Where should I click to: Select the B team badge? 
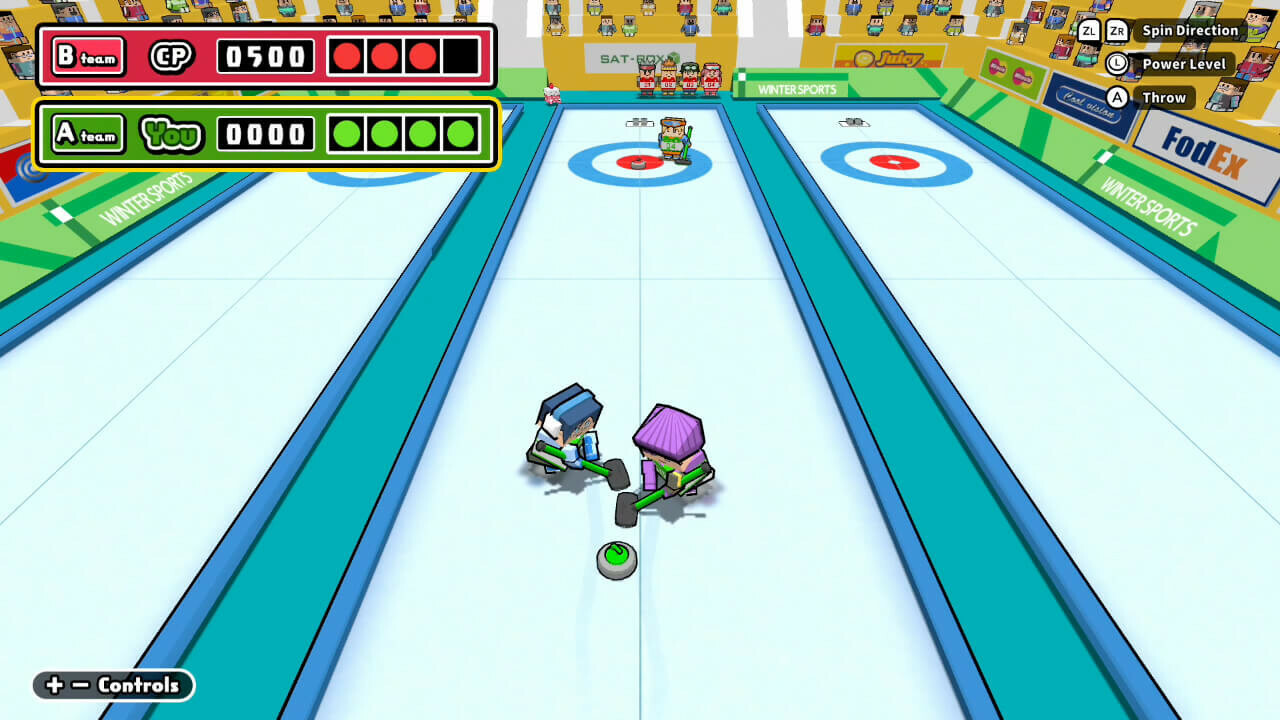pyautogui.click(x=87, y=58)
